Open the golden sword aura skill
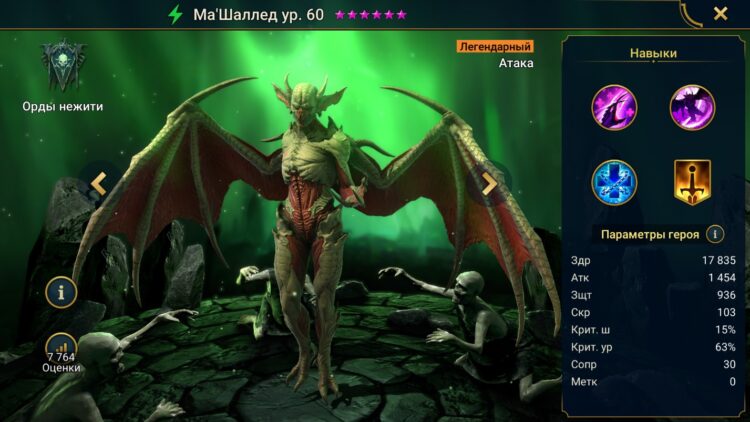 (692, 182)
